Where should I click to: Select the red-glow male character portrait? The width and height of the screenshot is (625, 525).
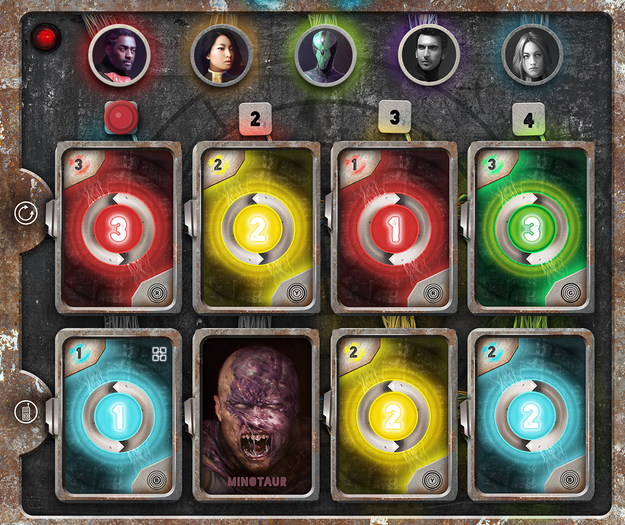click(x=119, y=54)
